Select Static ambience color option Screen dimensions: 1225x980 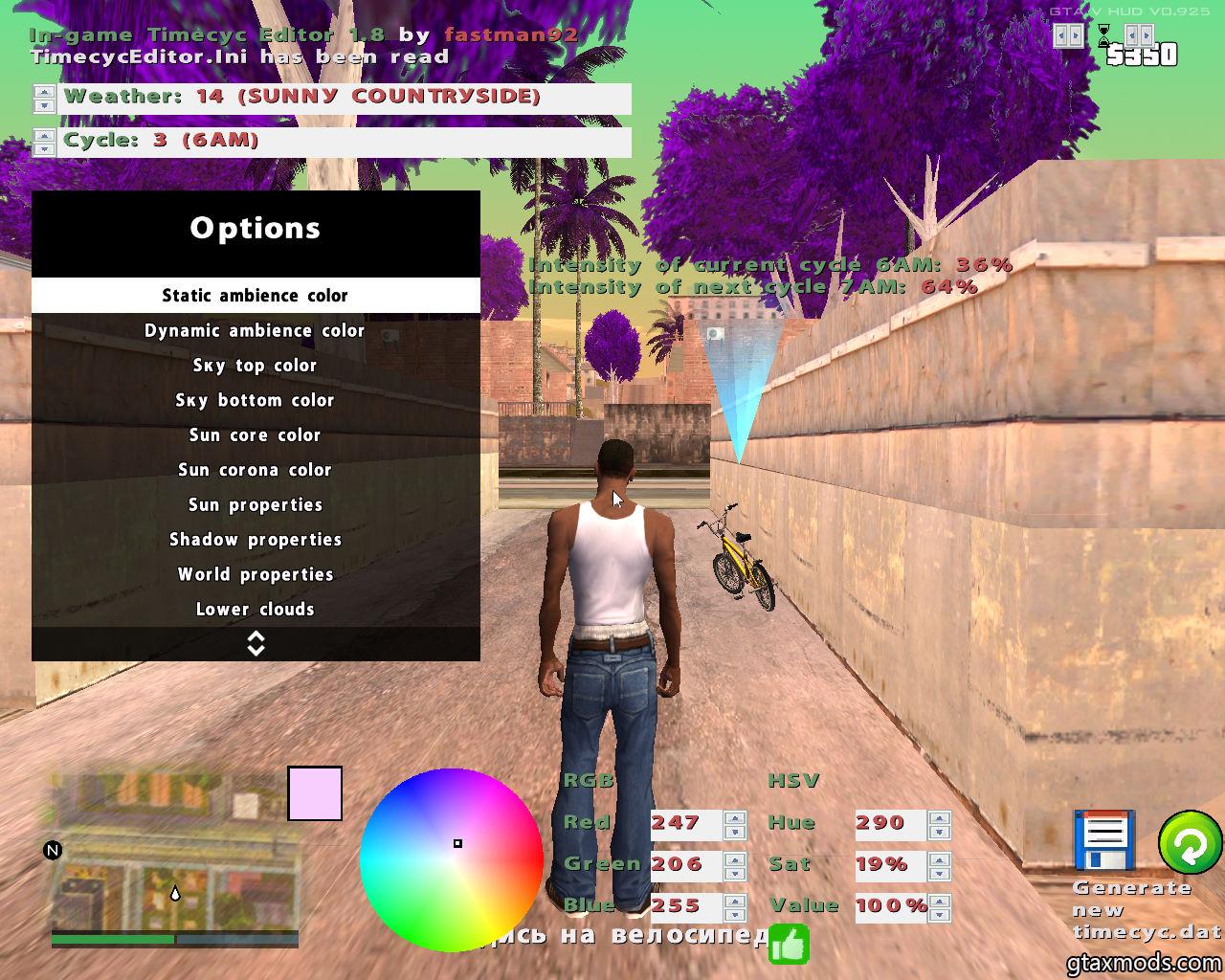tap(255, 296)
